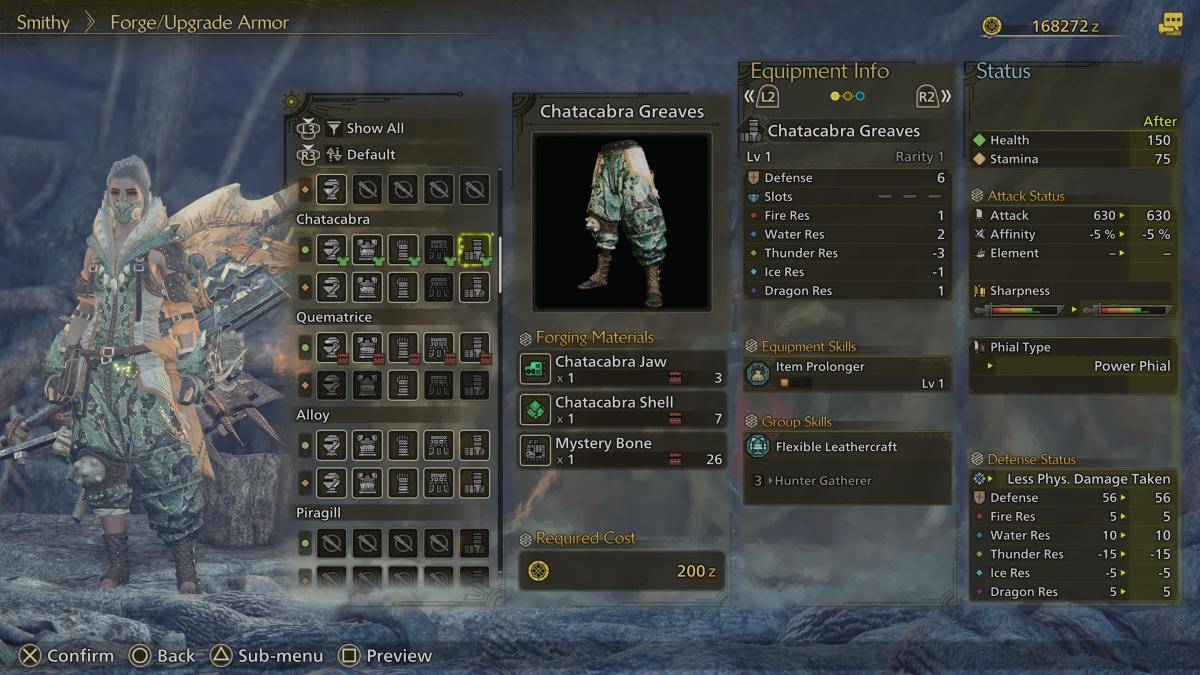Select the Chatacabra Shell forging material
This screenshot has width=1200, height=675.
(621, 410)
